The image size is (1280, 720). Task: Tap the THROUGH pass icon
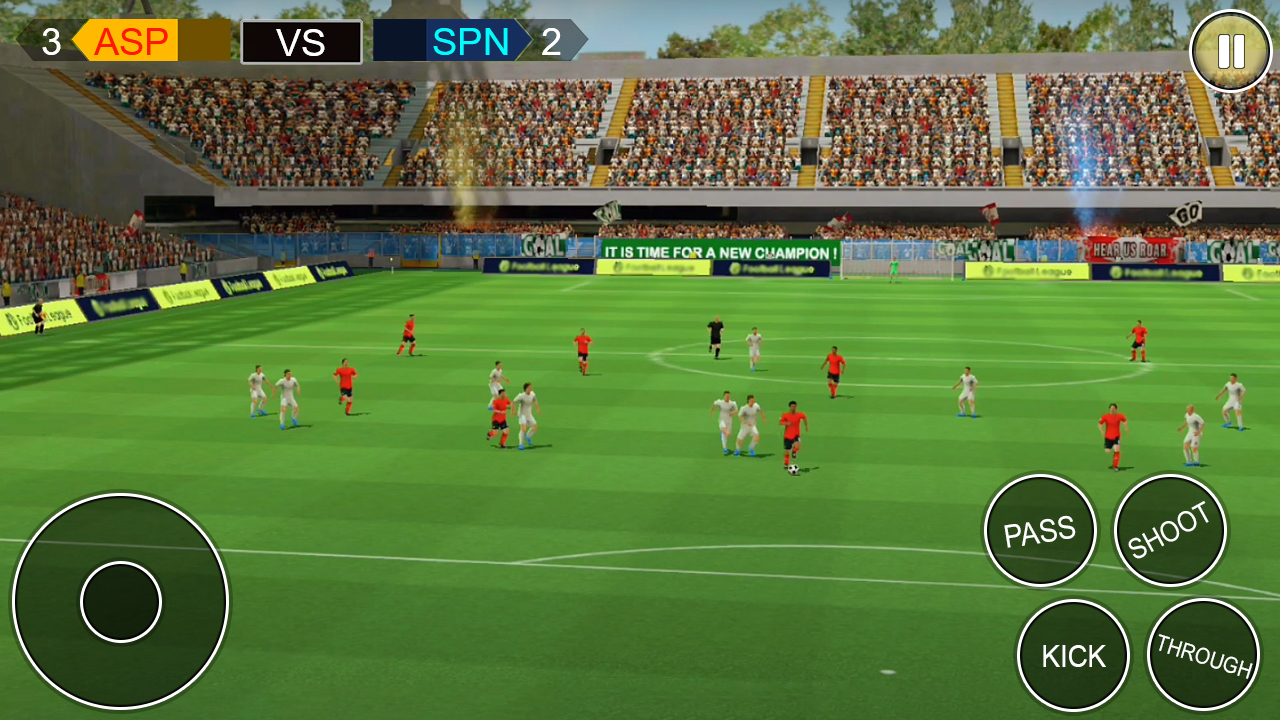(1203, 655)
